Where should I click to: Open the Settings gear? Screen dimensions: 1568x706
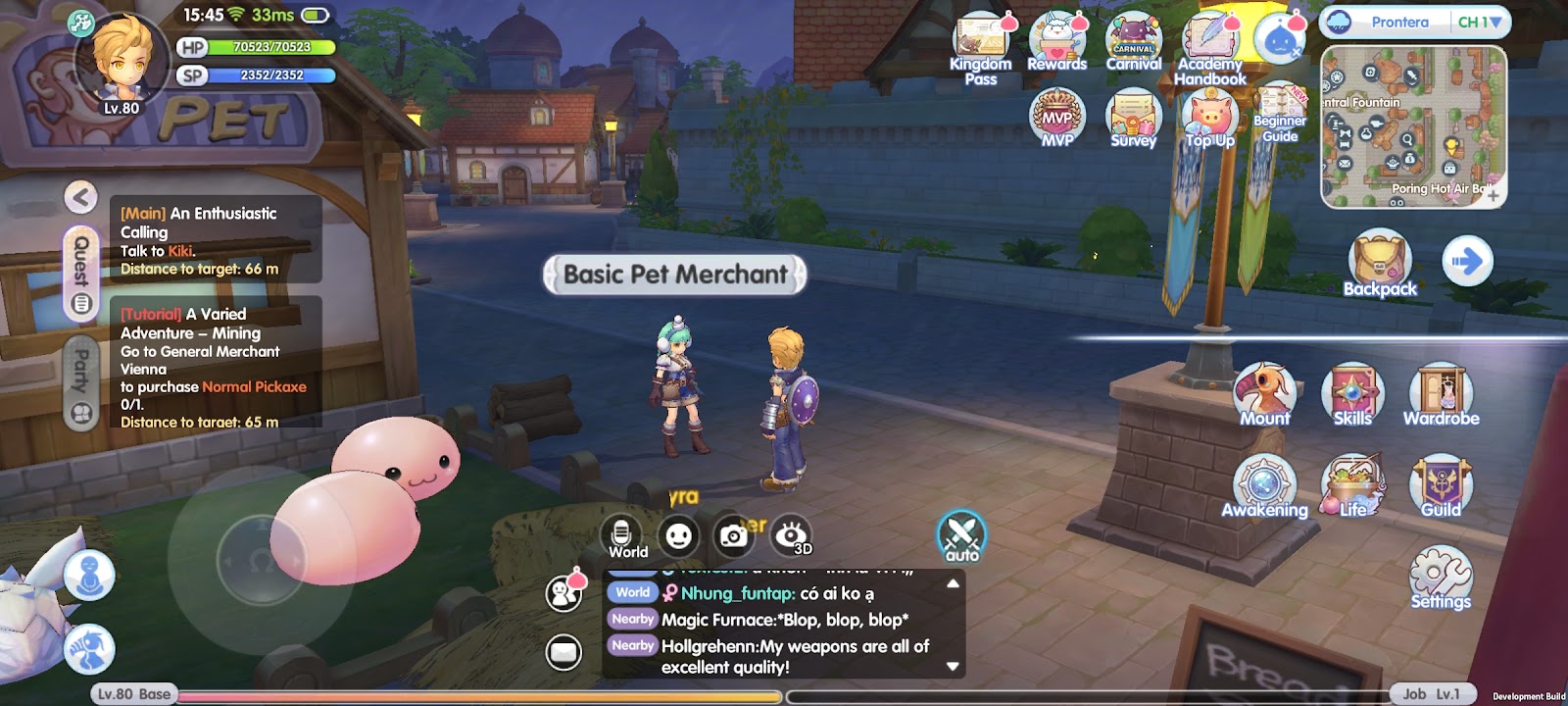pos(1441,577)
